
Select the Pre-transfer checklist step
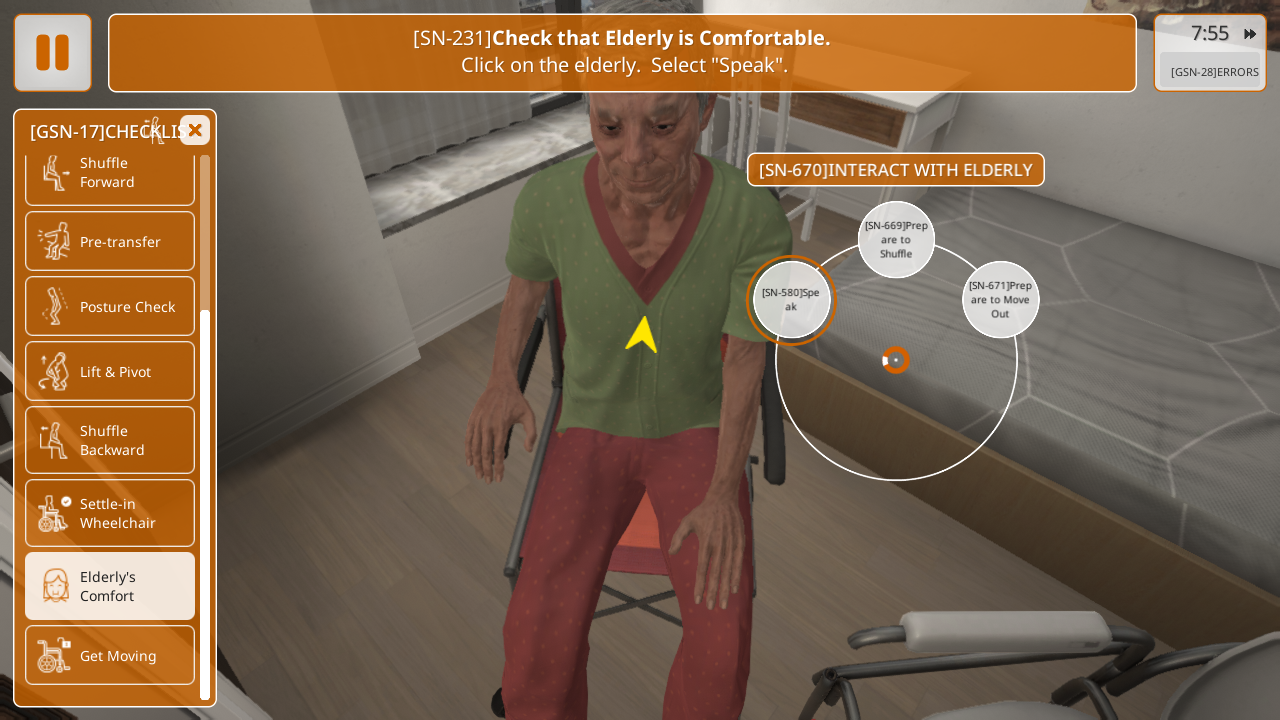click(x=110, y=241)
